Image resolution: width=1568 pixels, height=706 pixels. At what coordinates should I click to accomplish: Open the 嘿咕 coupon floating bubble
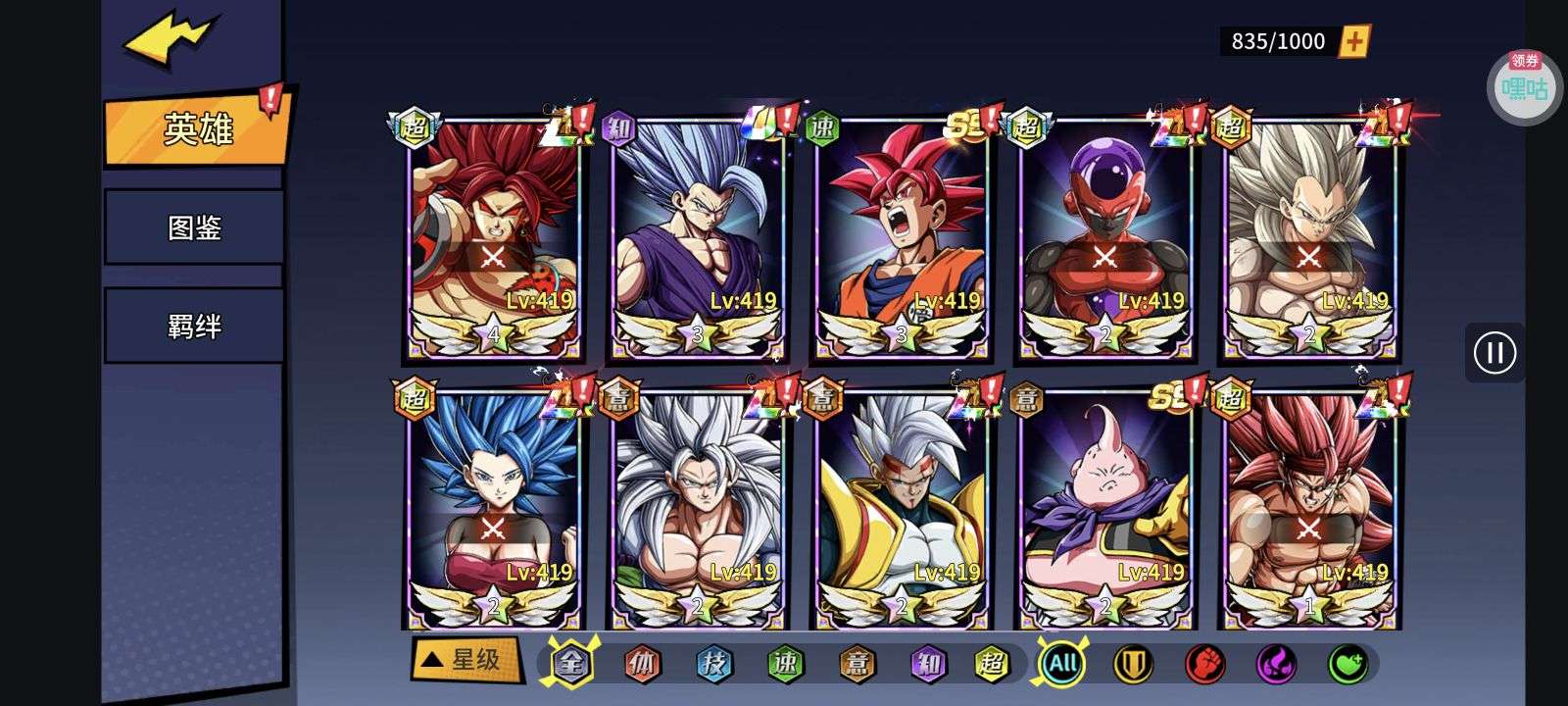pos(1524,88)
